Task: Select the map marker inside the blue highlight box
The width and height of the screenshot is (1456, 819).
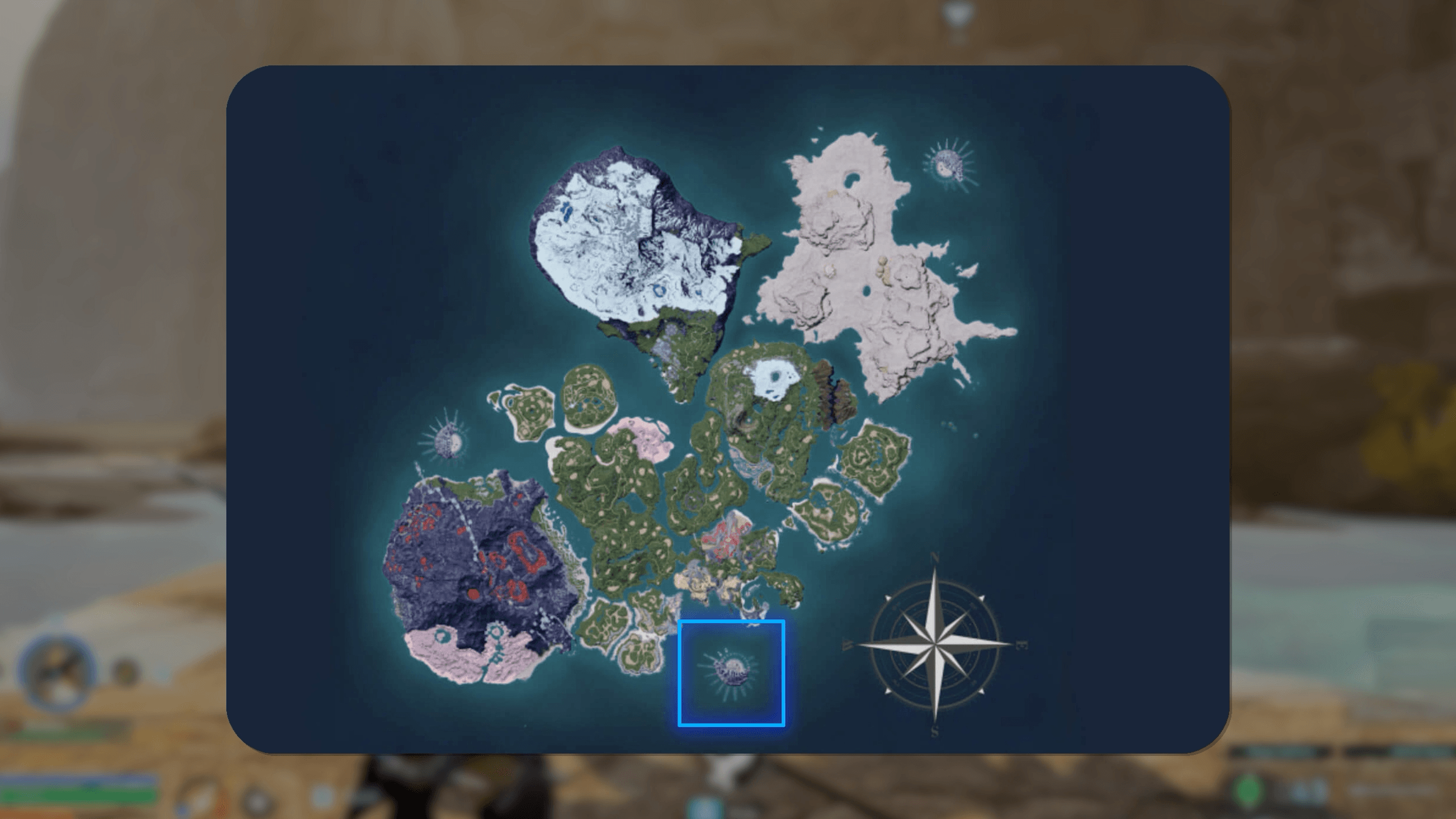Action: click(731, 672)
